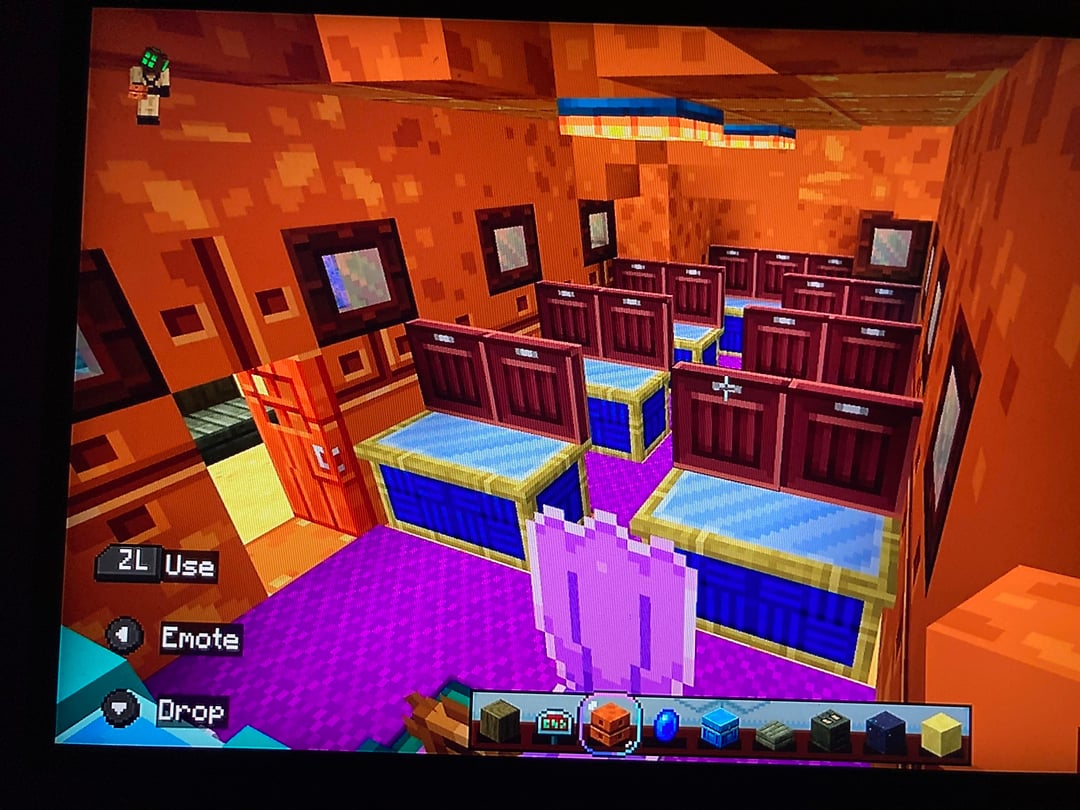Viewport: 1080px width, 810px height.
Task: Select the blue gem hotbar slot
Action: pos(666,725)
